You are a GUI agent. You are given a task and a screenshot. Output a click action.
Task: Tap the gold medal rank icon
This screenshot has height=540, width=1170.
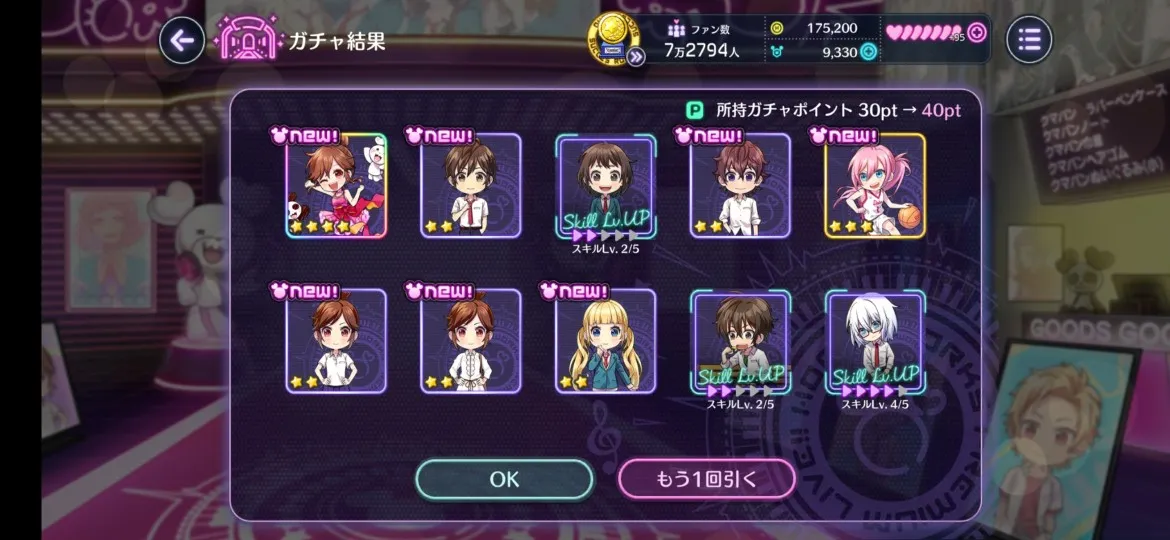click(x=609, y=36)
